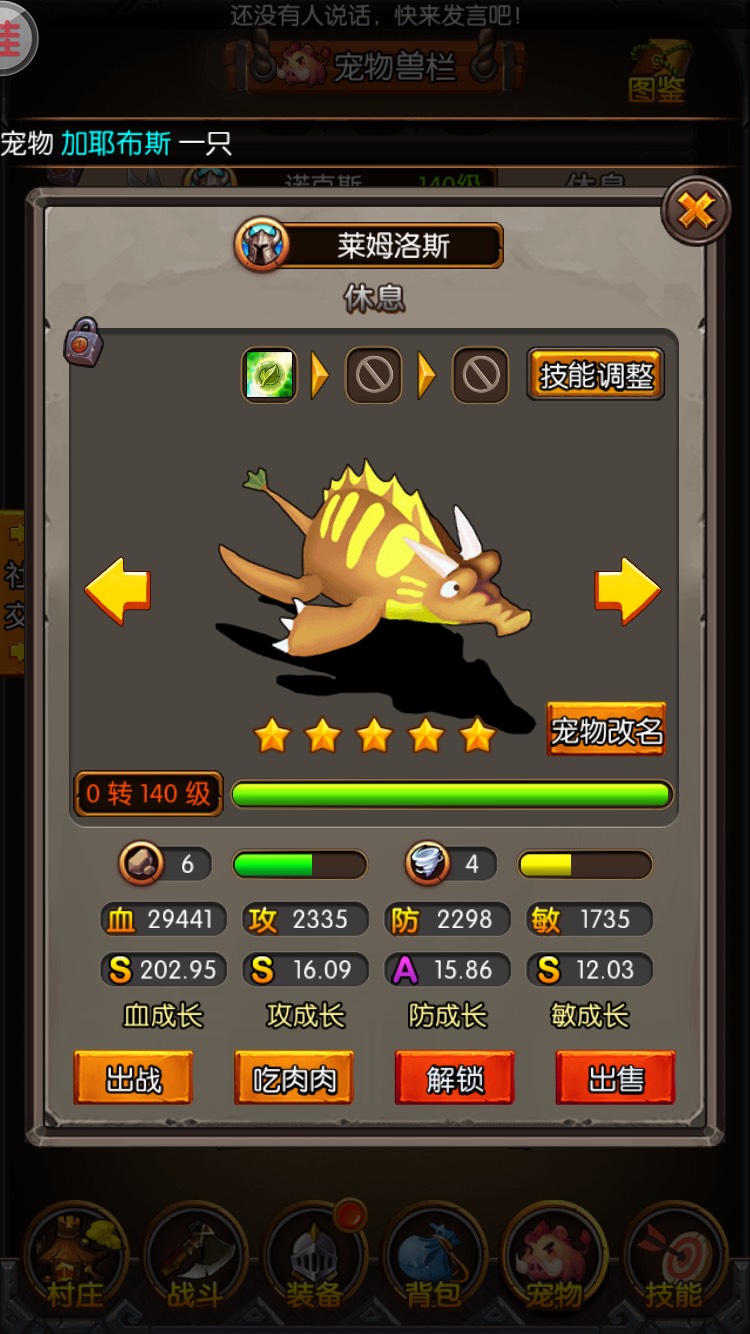This screenshot has height=1334, width=750.
Task: Select the green leaf skill icon
Action: click(x=270, y=376)
